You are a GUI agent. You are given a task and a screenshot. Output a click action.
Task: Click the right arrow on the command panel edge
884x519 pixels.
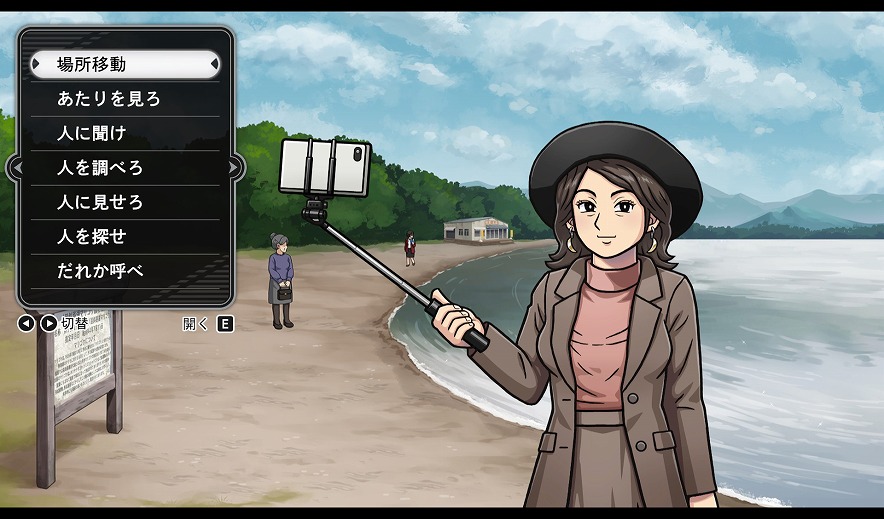(235, 168)
